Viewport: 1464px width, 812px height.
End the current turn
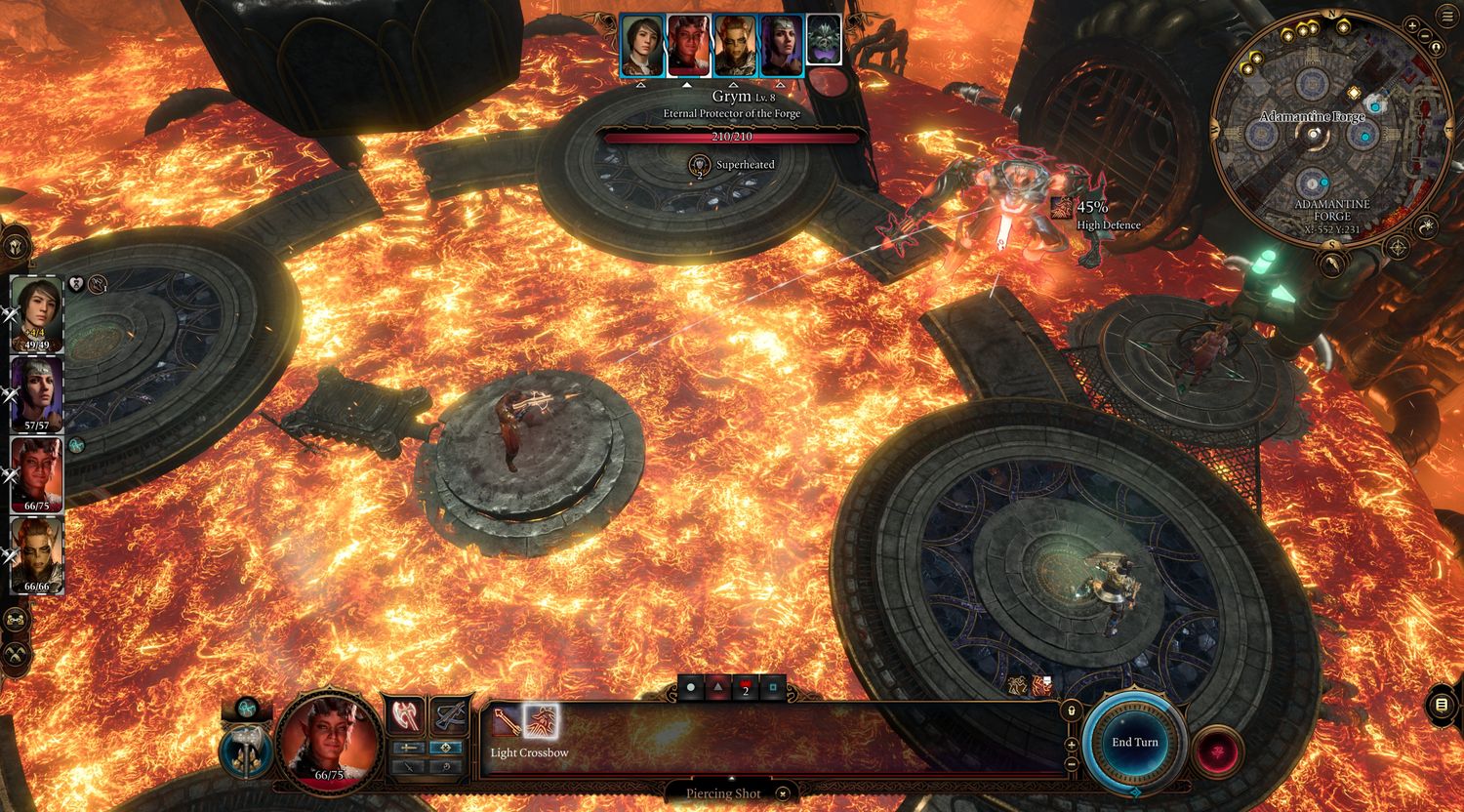tap(1134, 743)
